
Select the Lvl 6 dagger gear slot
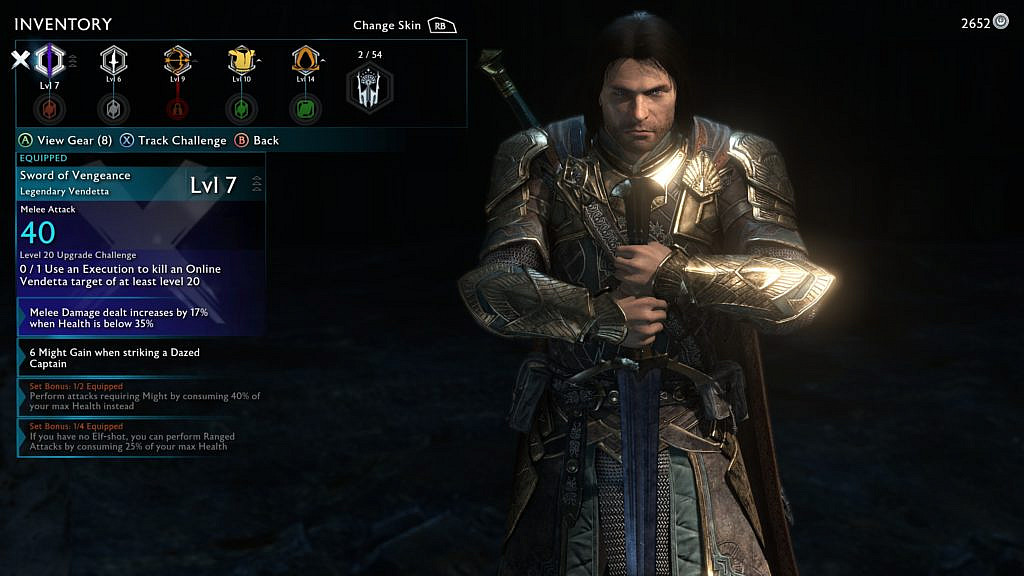113,61
